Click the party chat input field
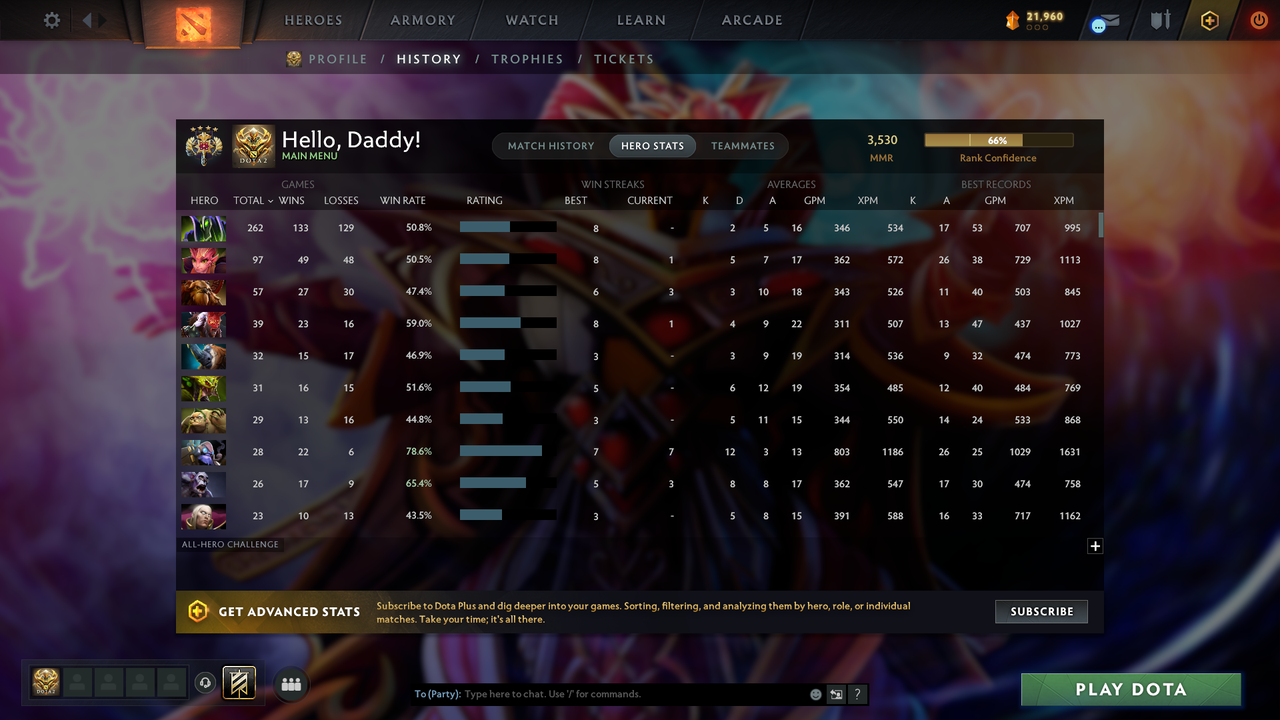The image size is (1280, 720). [600, 693]
